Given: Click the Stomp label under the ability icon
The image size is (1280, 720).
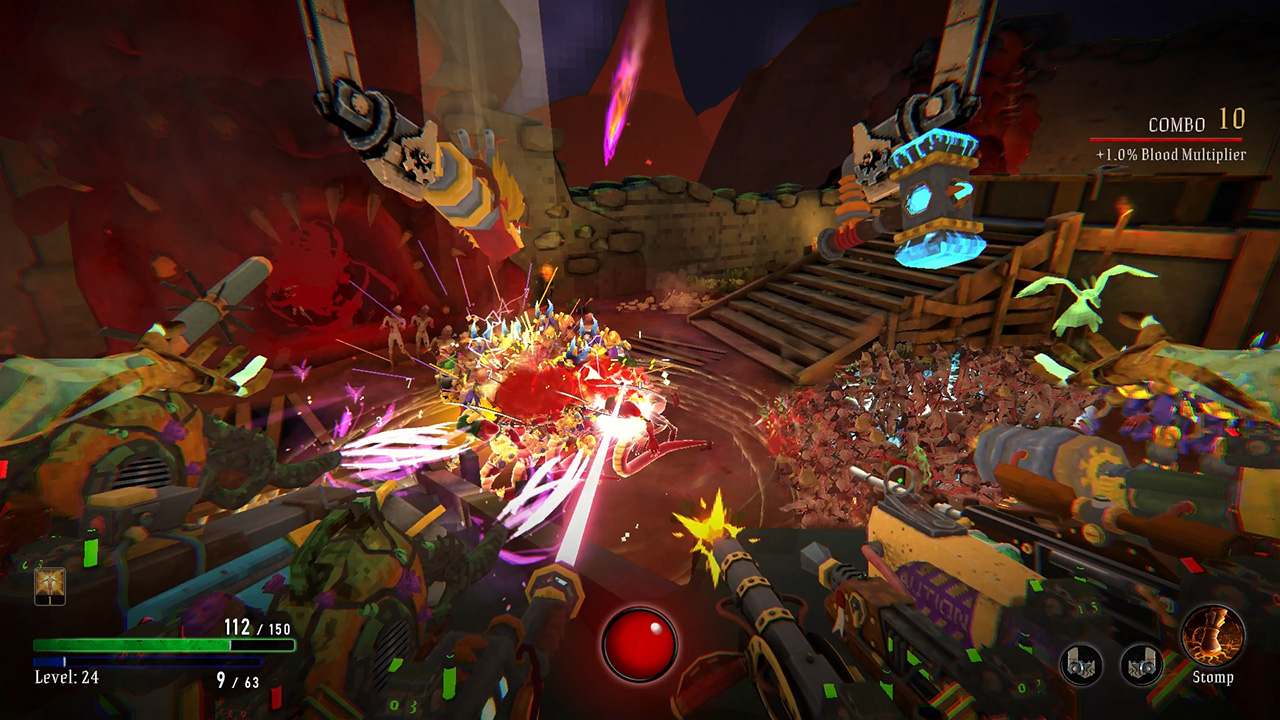Looking at the screenshot, I should coord(1213,677).
